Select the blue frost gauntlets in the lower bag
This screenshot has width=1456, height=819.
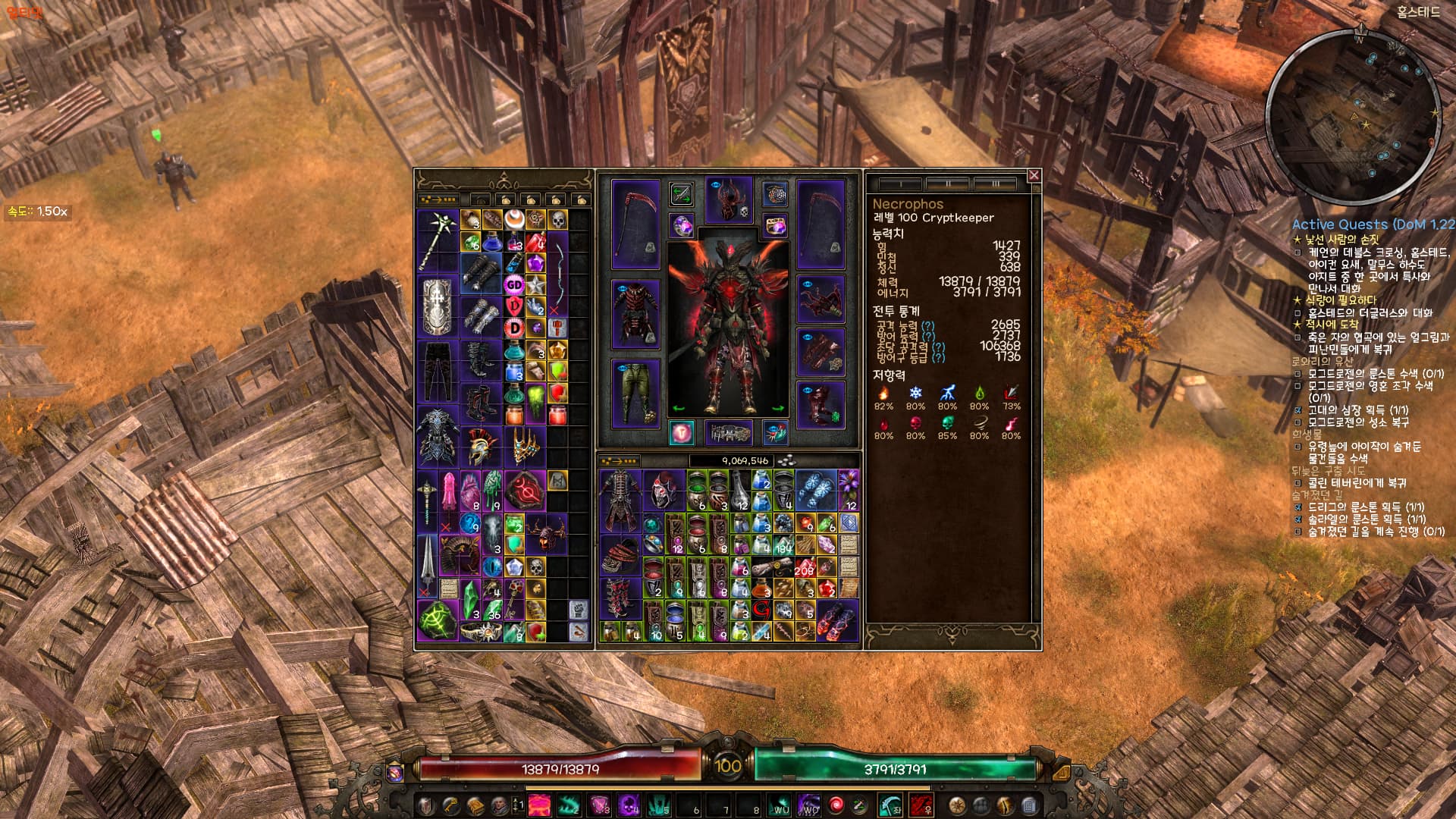816,490
